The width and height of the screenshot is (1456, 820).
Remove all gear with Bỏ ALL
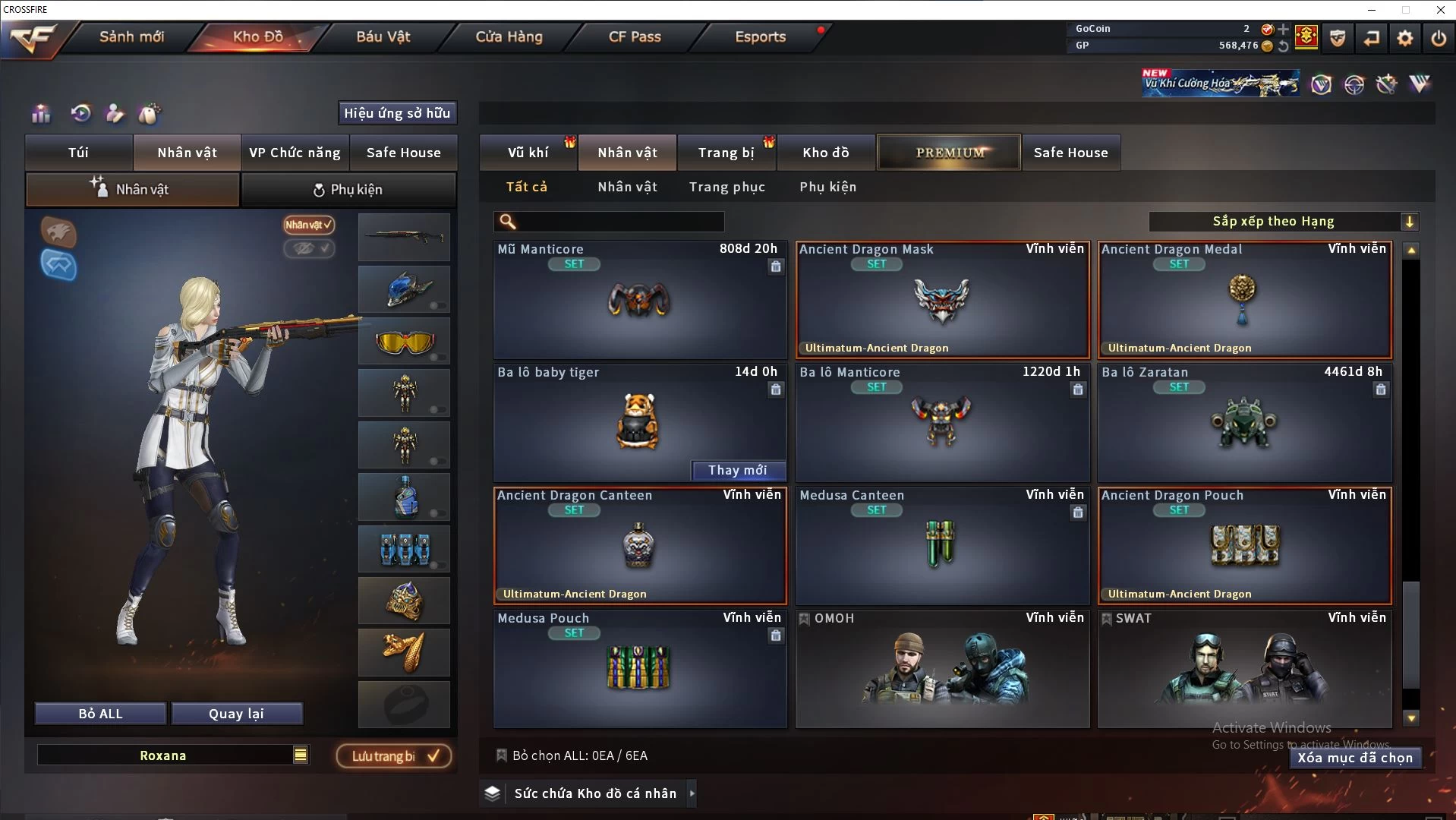click(100, 714)
